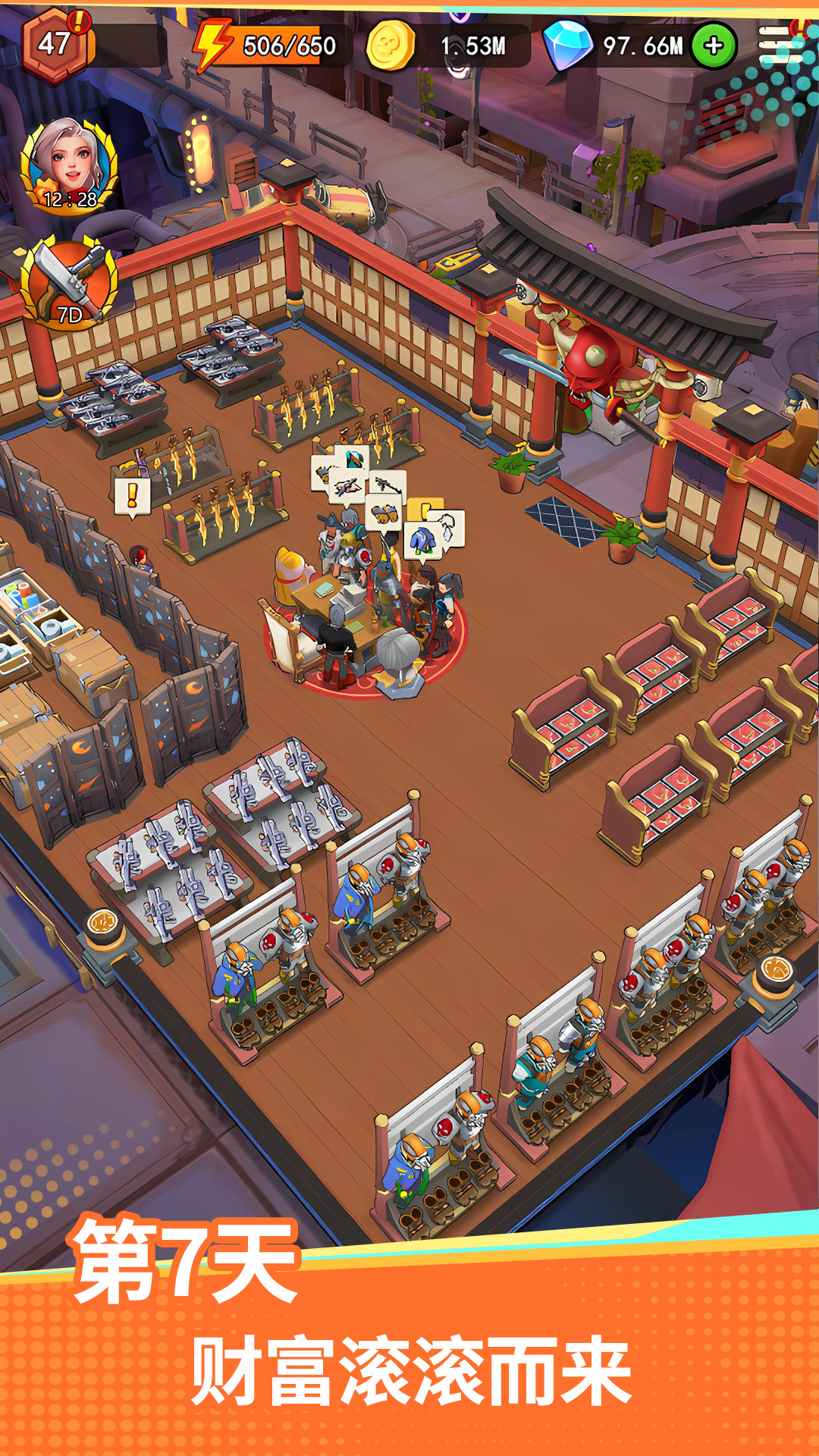Tap the gold coin currency icon
Viewport: 819px width, 1456px height.
point(391,45)
